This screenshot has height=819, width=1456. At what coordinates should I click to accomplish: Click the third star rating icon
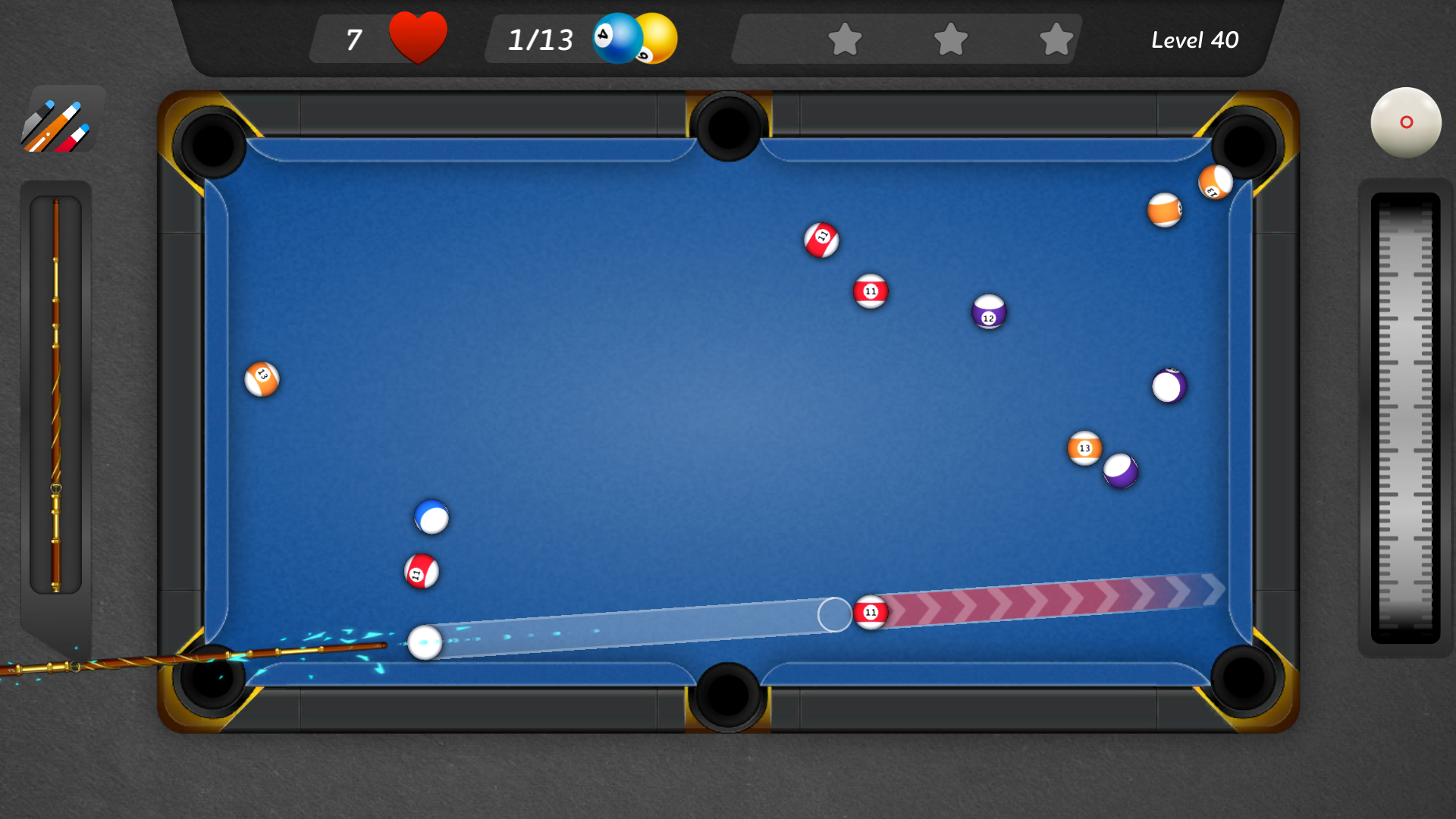point(1054,39)
